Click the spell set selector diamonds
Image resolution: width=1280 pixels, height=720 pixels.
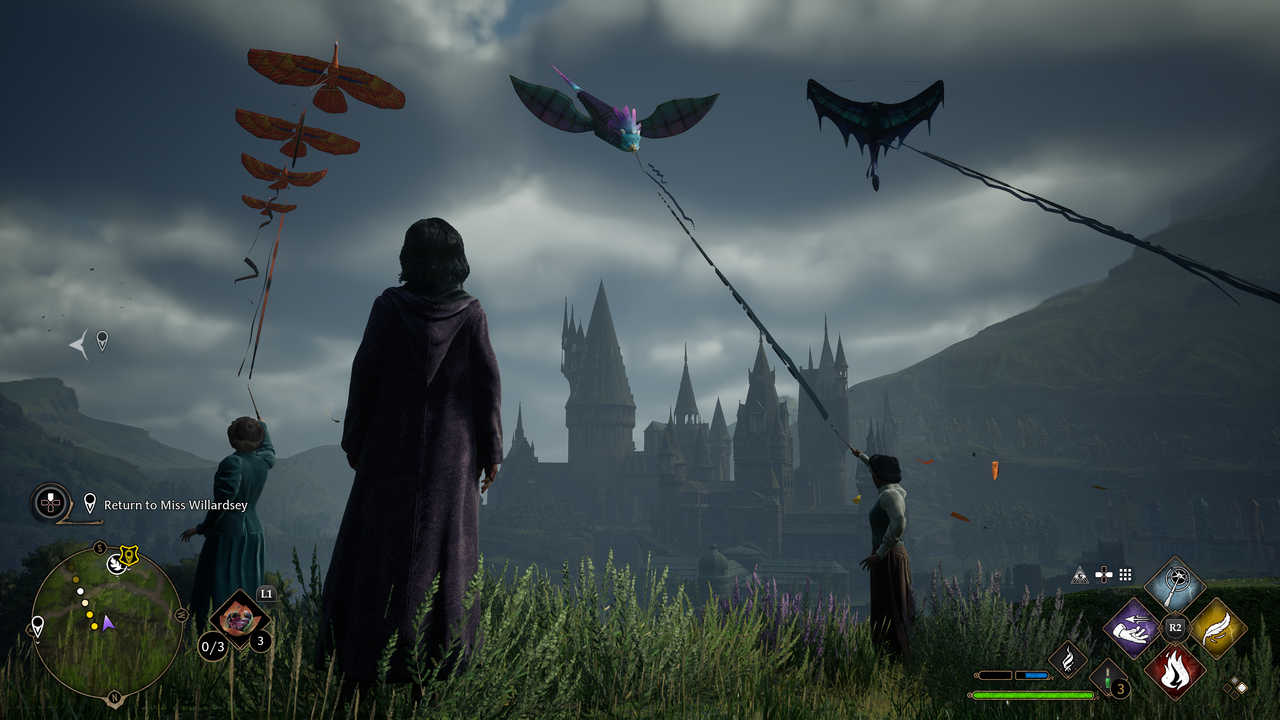pos(1238,685)
